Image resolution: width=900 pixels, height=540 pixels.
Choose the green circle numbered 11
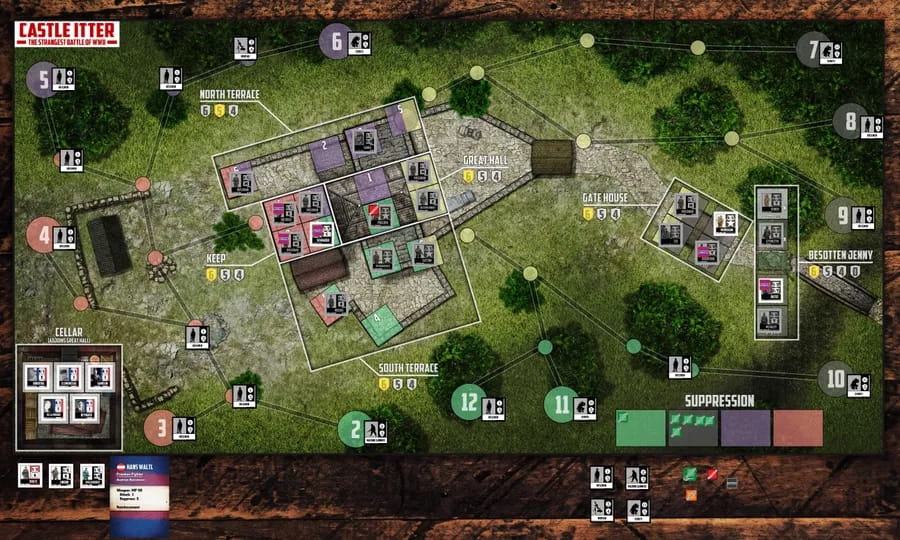[x=562, y=404]
